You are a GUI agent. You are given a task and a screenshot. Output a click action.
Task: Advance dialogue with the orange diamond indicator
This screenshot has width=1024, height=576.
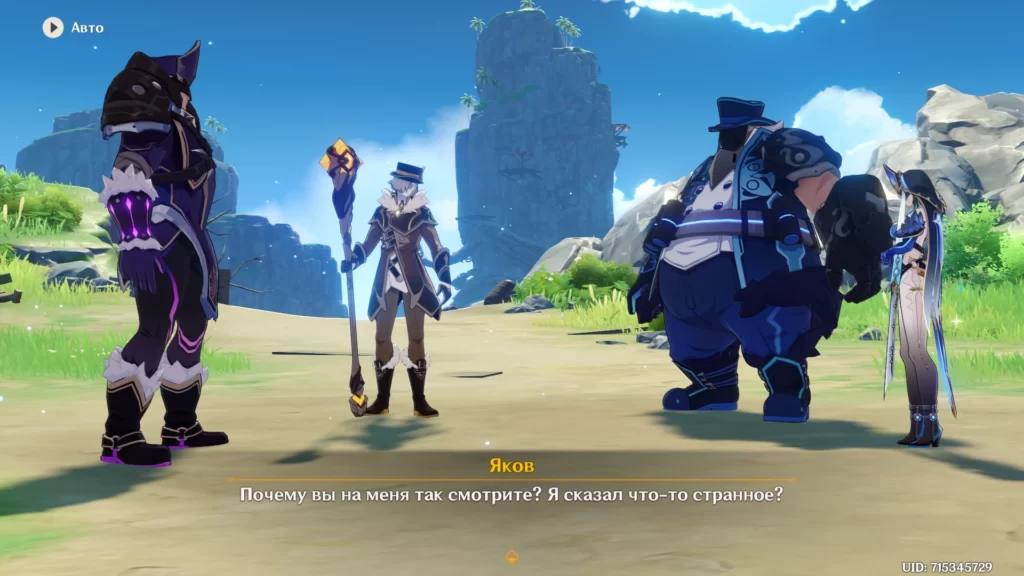pos(512,557)
